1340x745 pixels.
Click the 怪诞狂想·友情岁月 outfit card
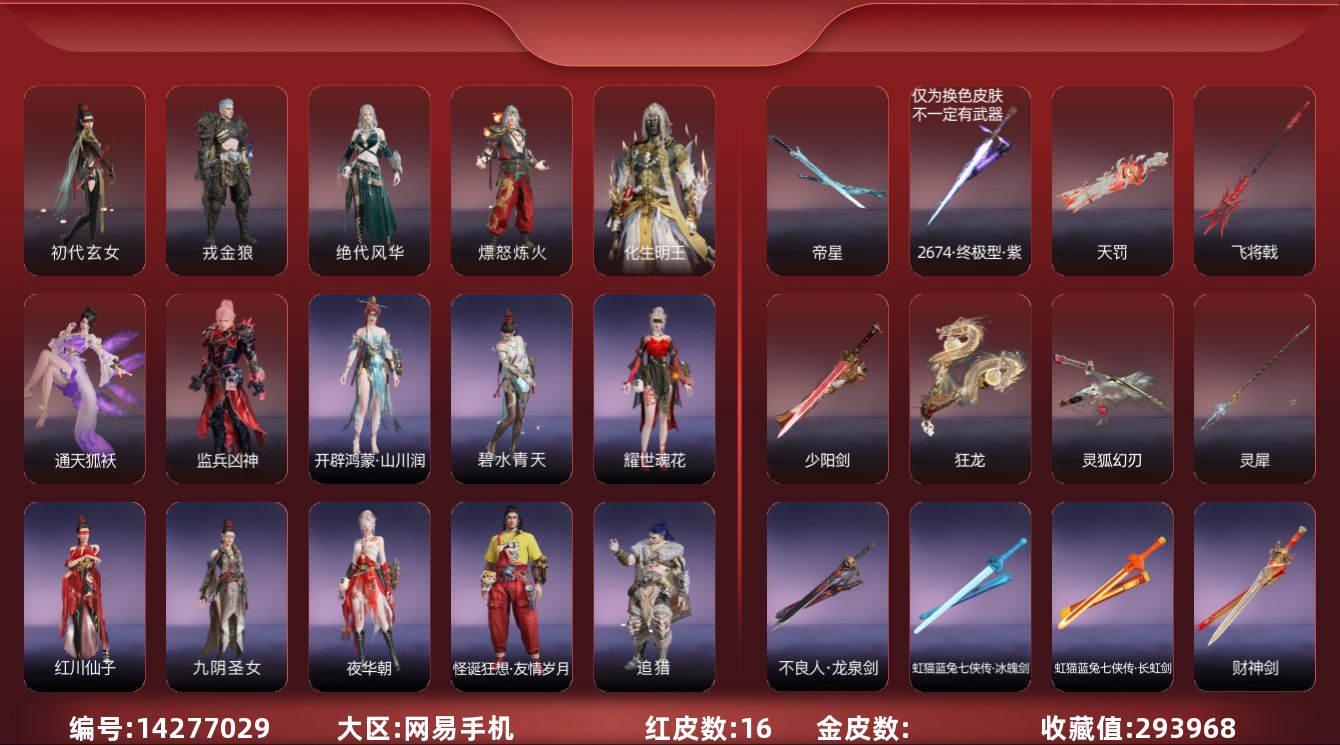pyautogui.click(x=511, y=590)
